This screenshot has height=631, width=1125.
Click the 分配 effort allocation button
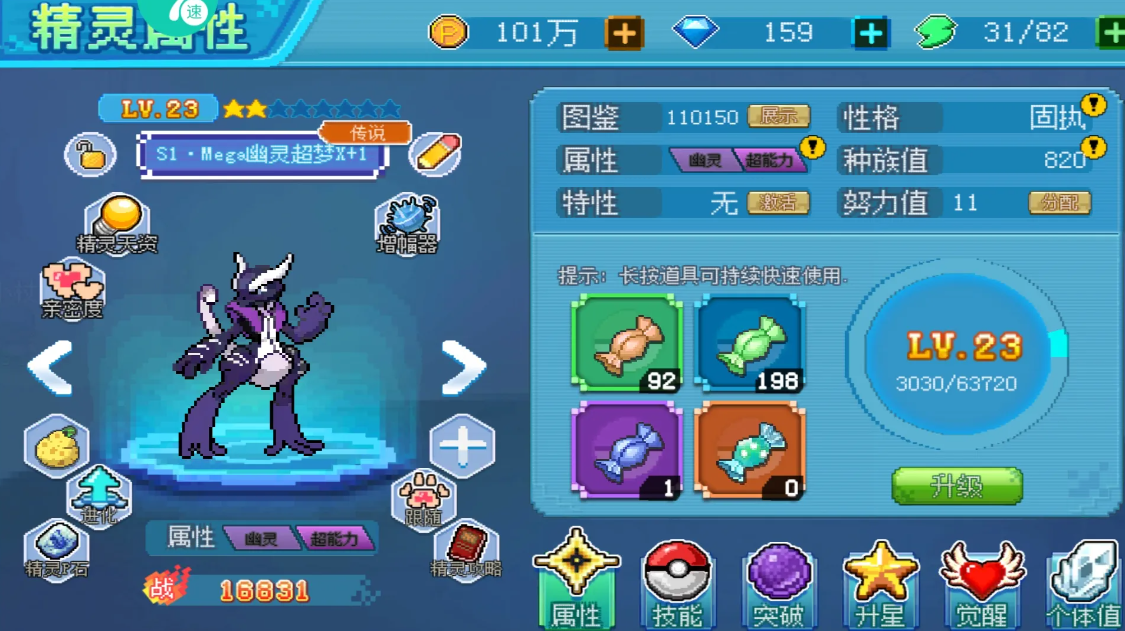tap(1059, 203)
